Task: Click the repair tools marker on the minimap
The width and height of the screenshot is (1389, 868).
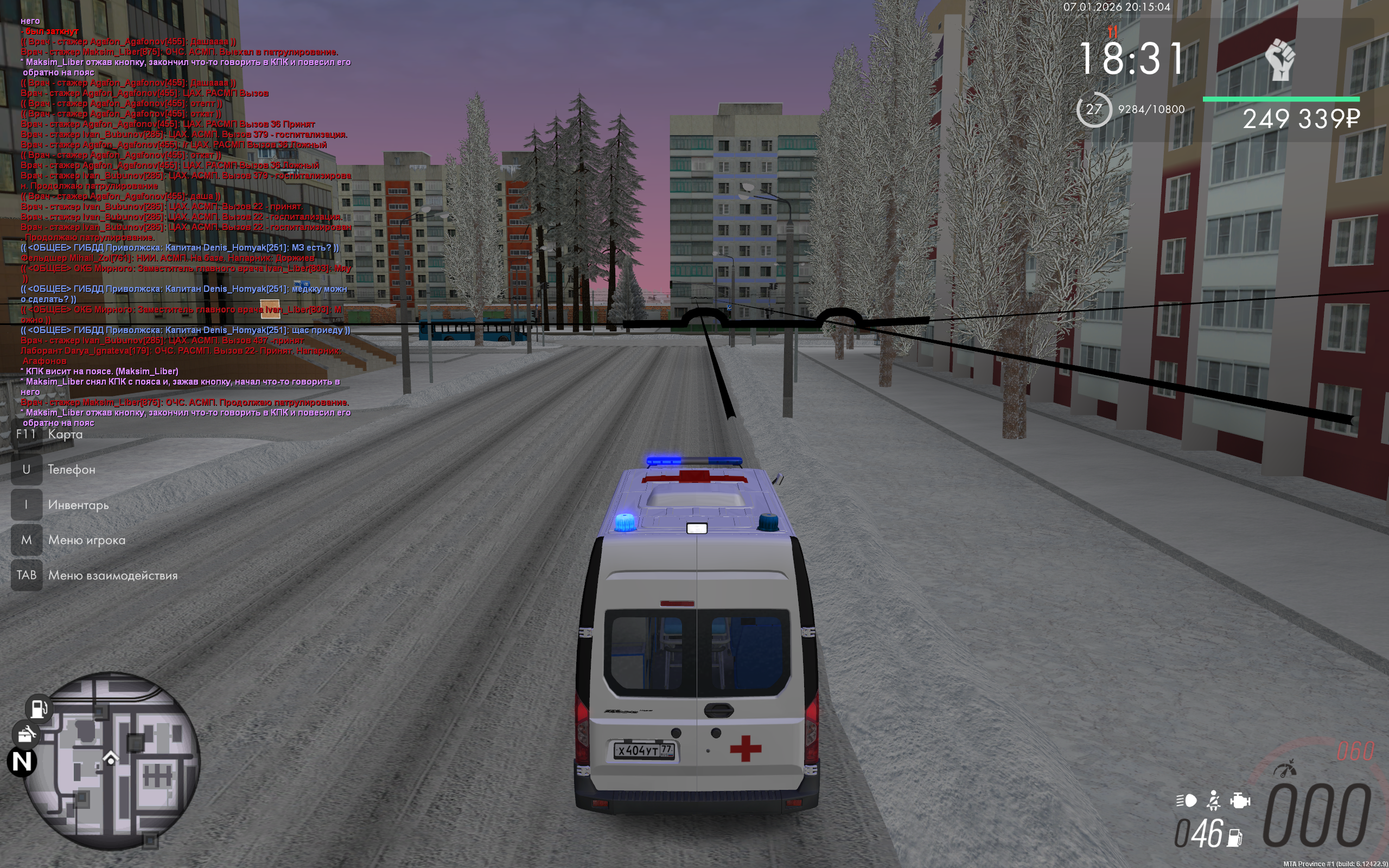Action: click(x=26, y=733)
